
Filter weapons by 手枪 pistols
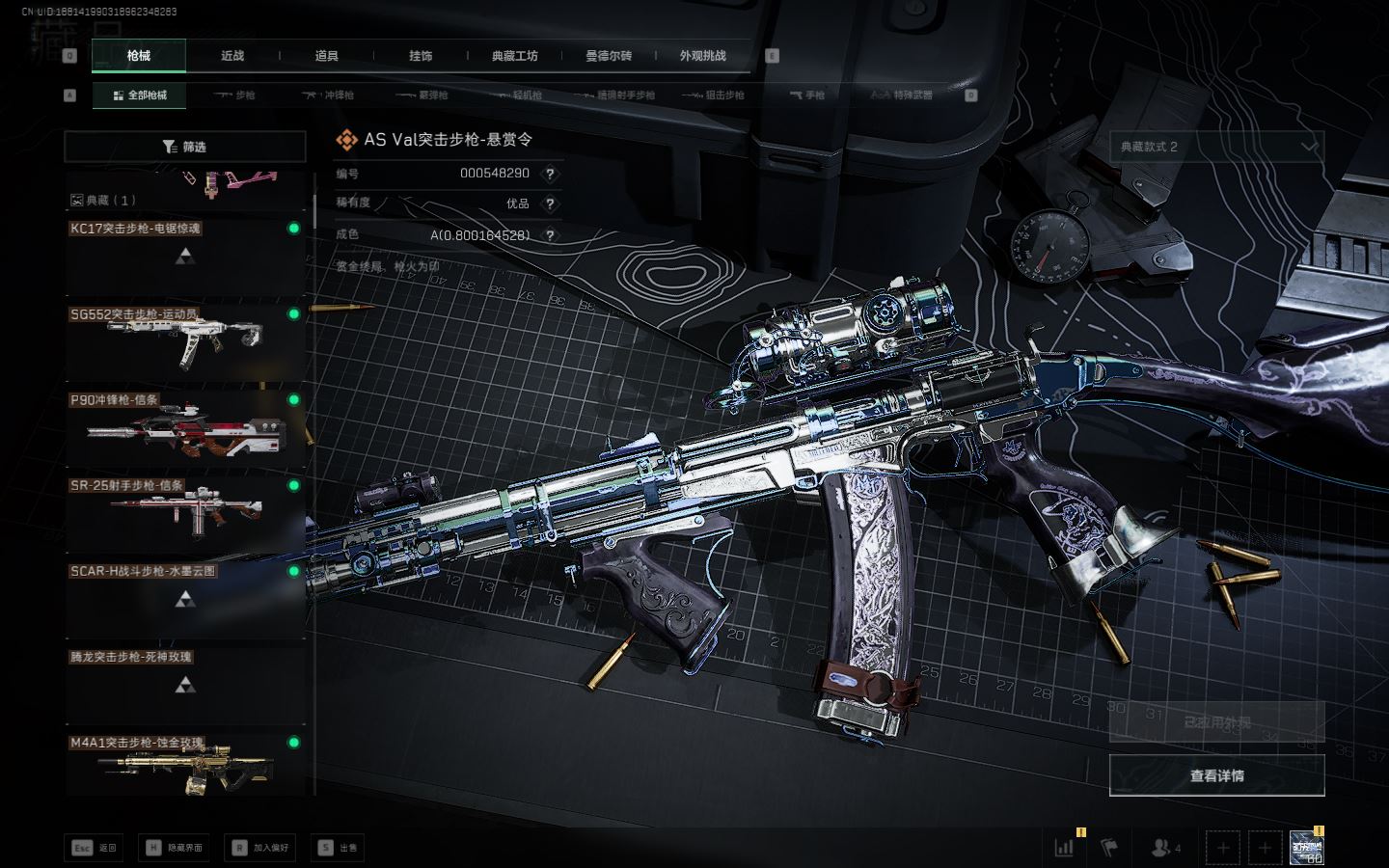click(807, 95)
